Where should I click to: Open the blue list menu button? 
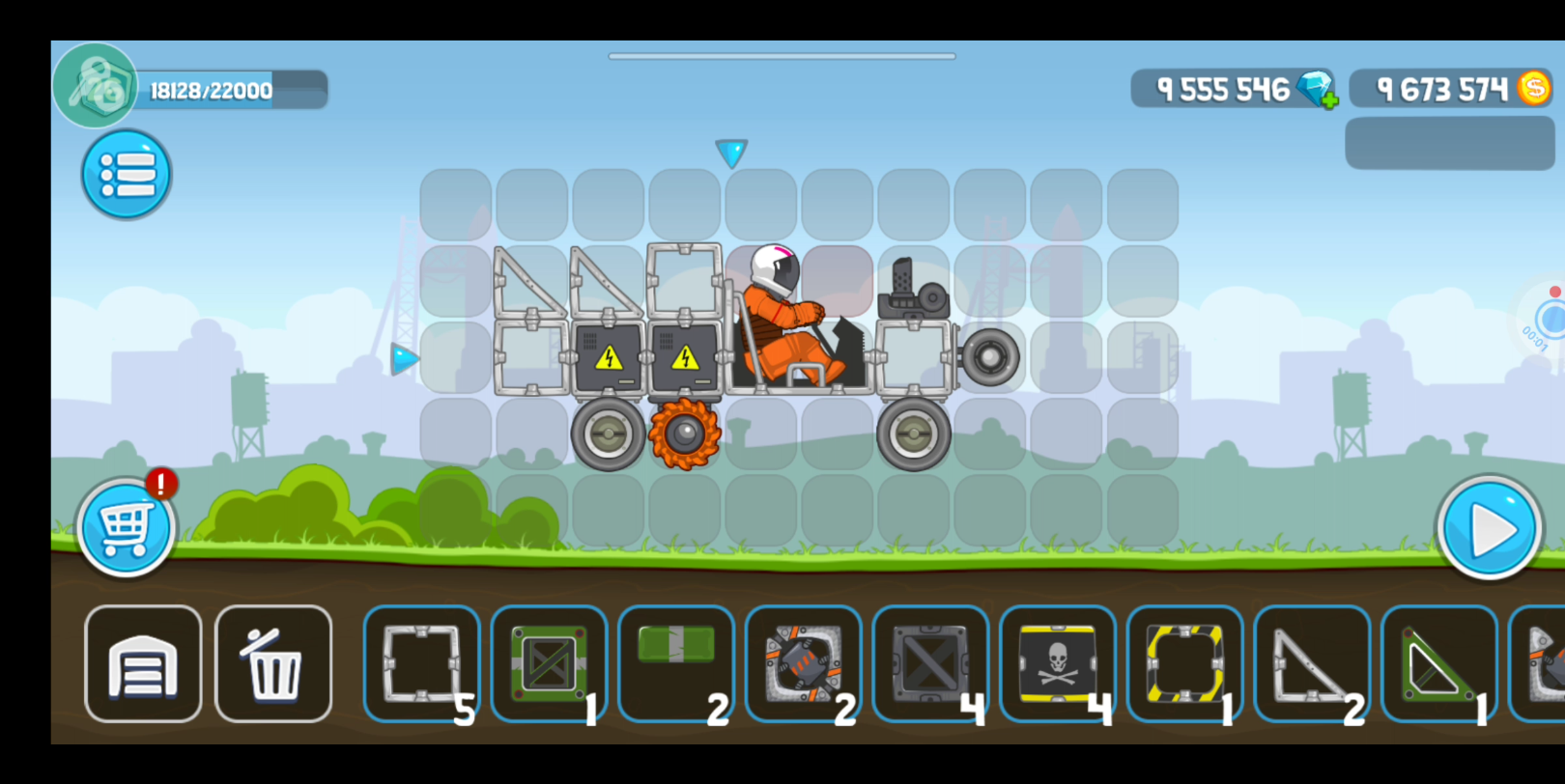tap(127, 175)
